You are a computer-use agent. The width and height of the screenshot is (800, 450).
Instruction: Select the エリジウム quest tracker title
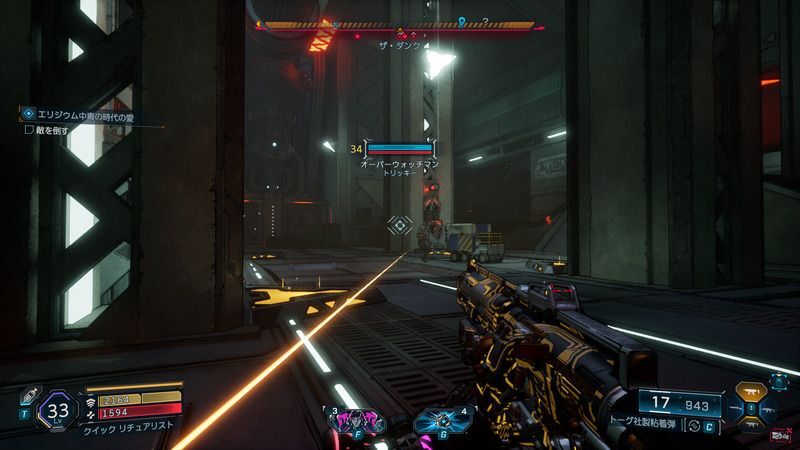[80, 118]
